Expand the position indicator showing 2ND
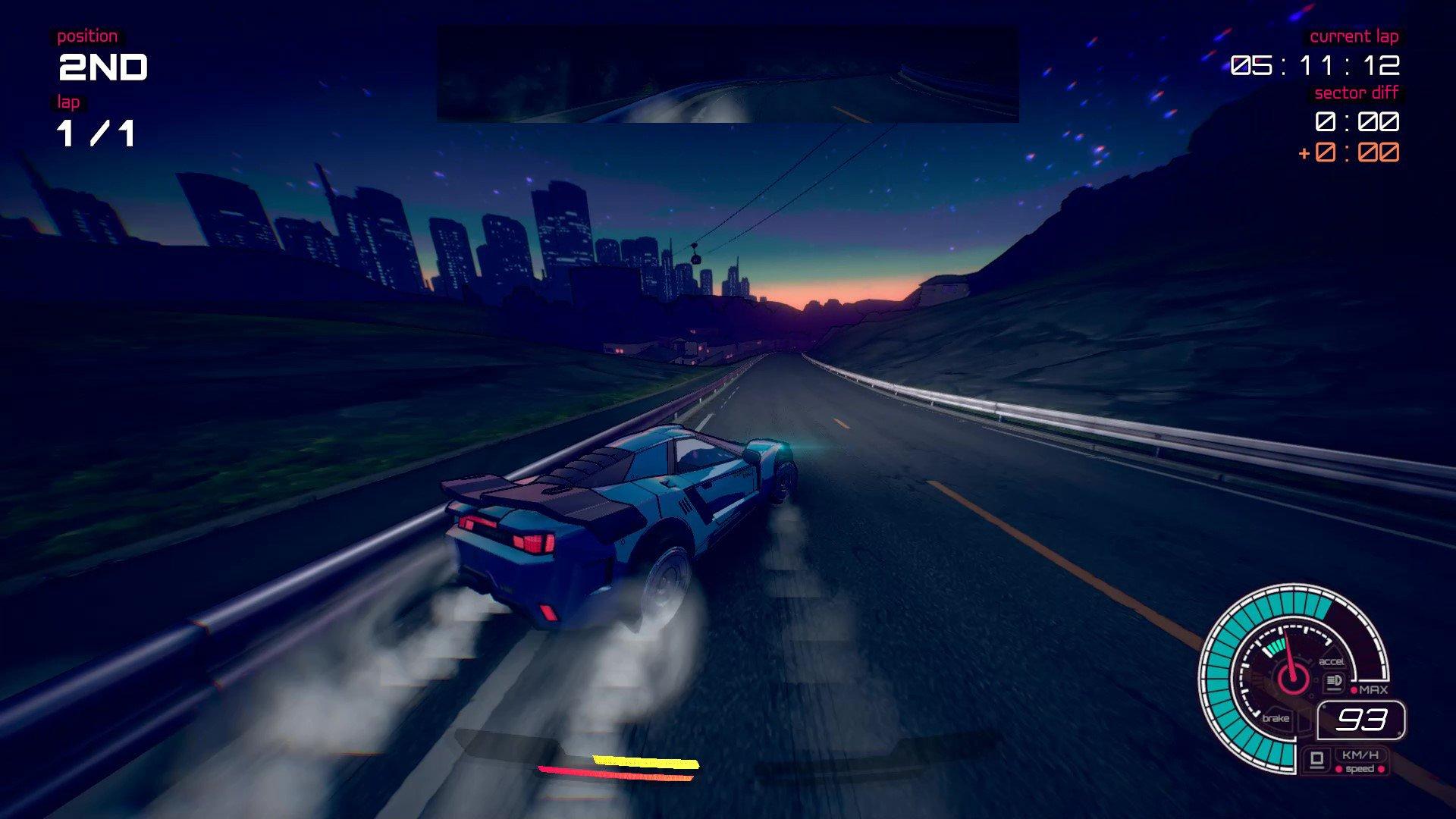Screen dimensions: 1456x819 102,68
